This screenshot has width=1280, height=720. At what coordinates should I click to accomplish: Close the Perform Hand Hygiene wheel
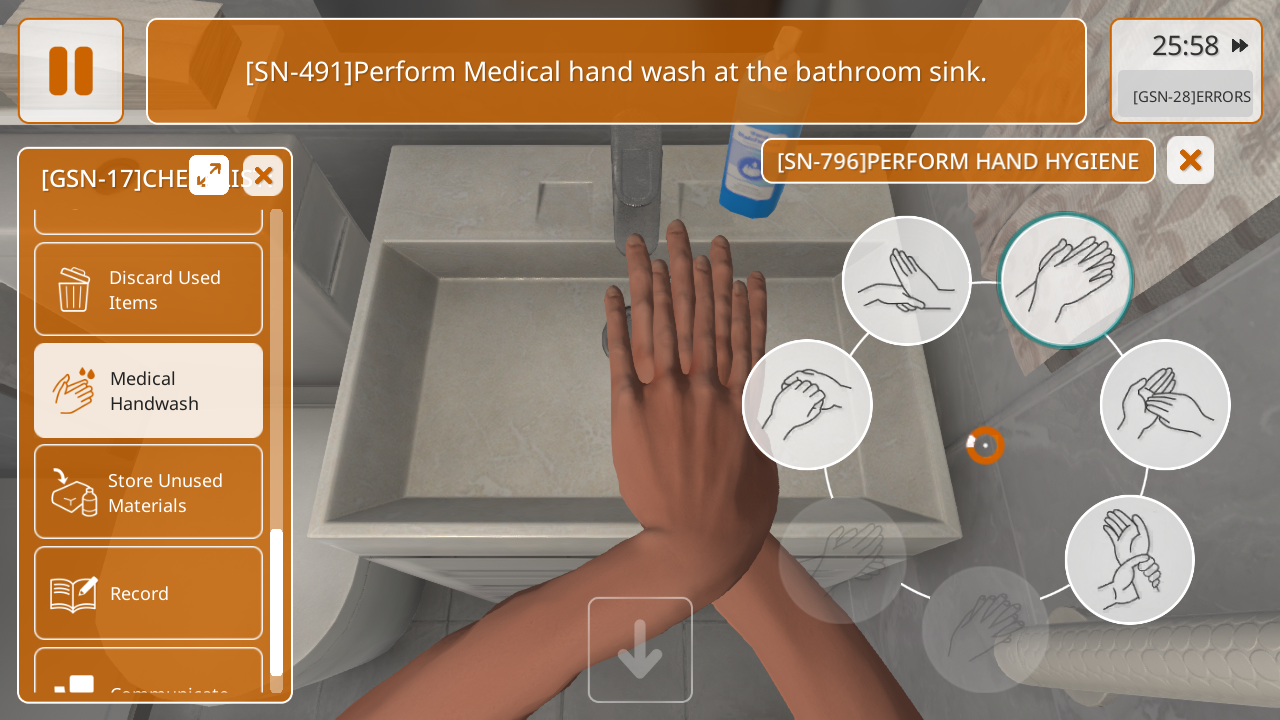click(x=1190, y=160)
